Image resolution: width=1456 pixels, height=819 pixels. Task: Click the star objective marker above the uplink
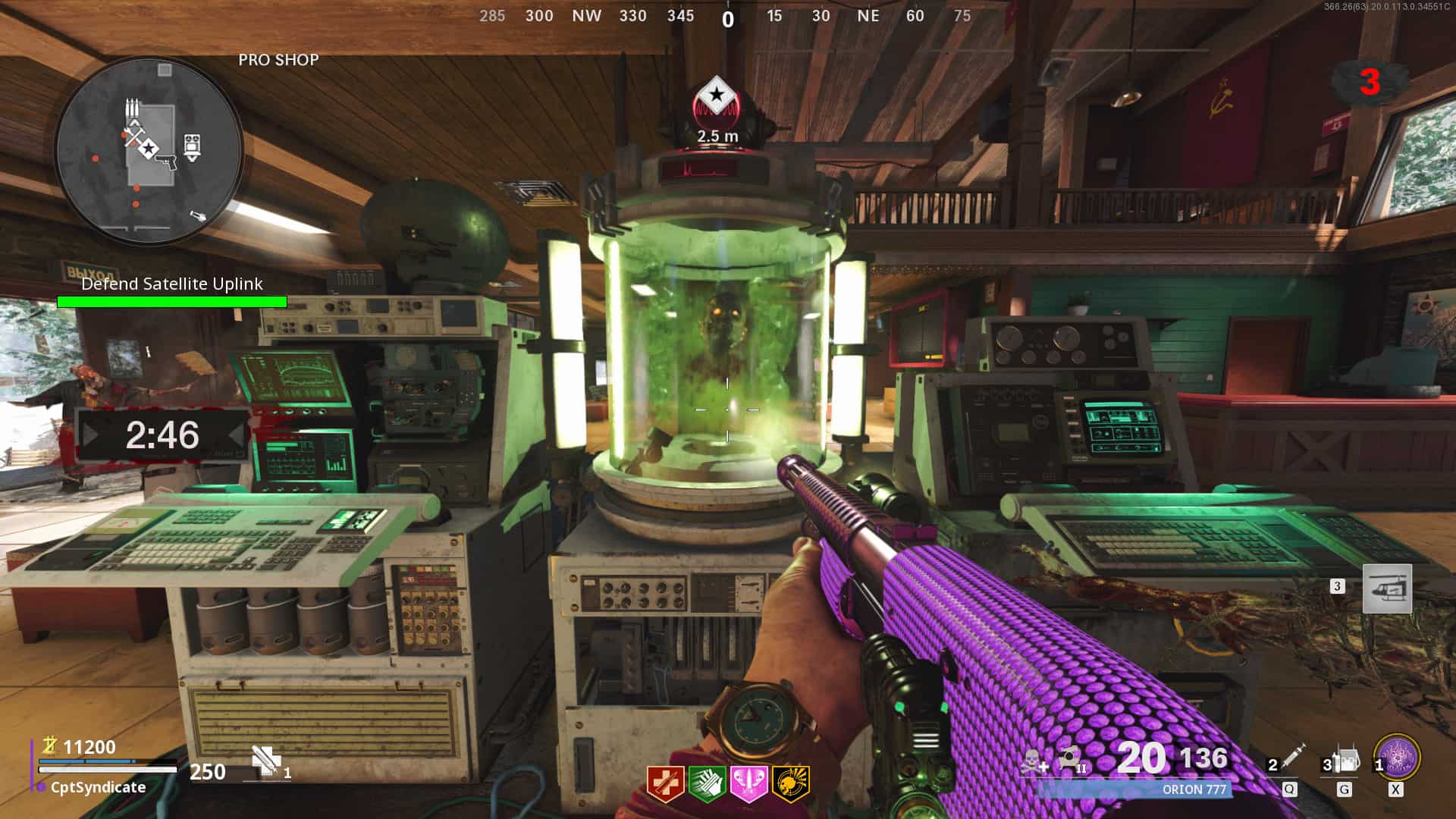[716, 96]
